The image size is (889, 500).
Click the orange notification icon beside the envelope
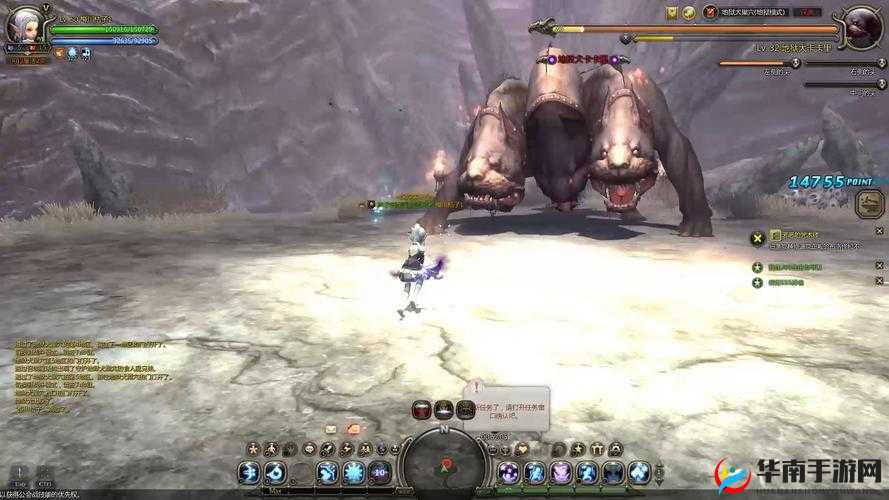pyautogui.click(x=352, y=427)
